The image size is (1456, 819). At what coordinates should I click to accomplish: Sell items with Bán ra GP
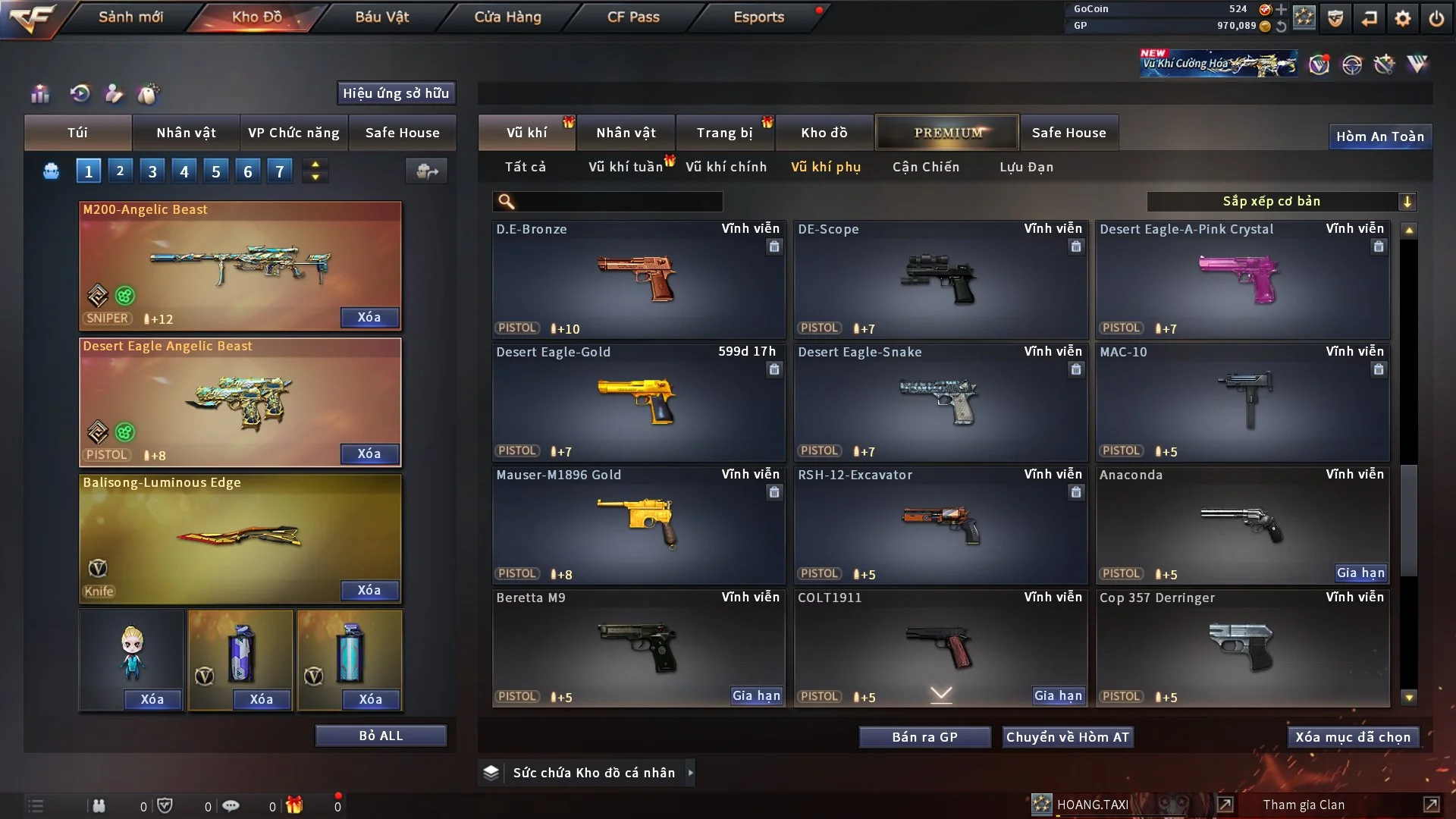924,737
